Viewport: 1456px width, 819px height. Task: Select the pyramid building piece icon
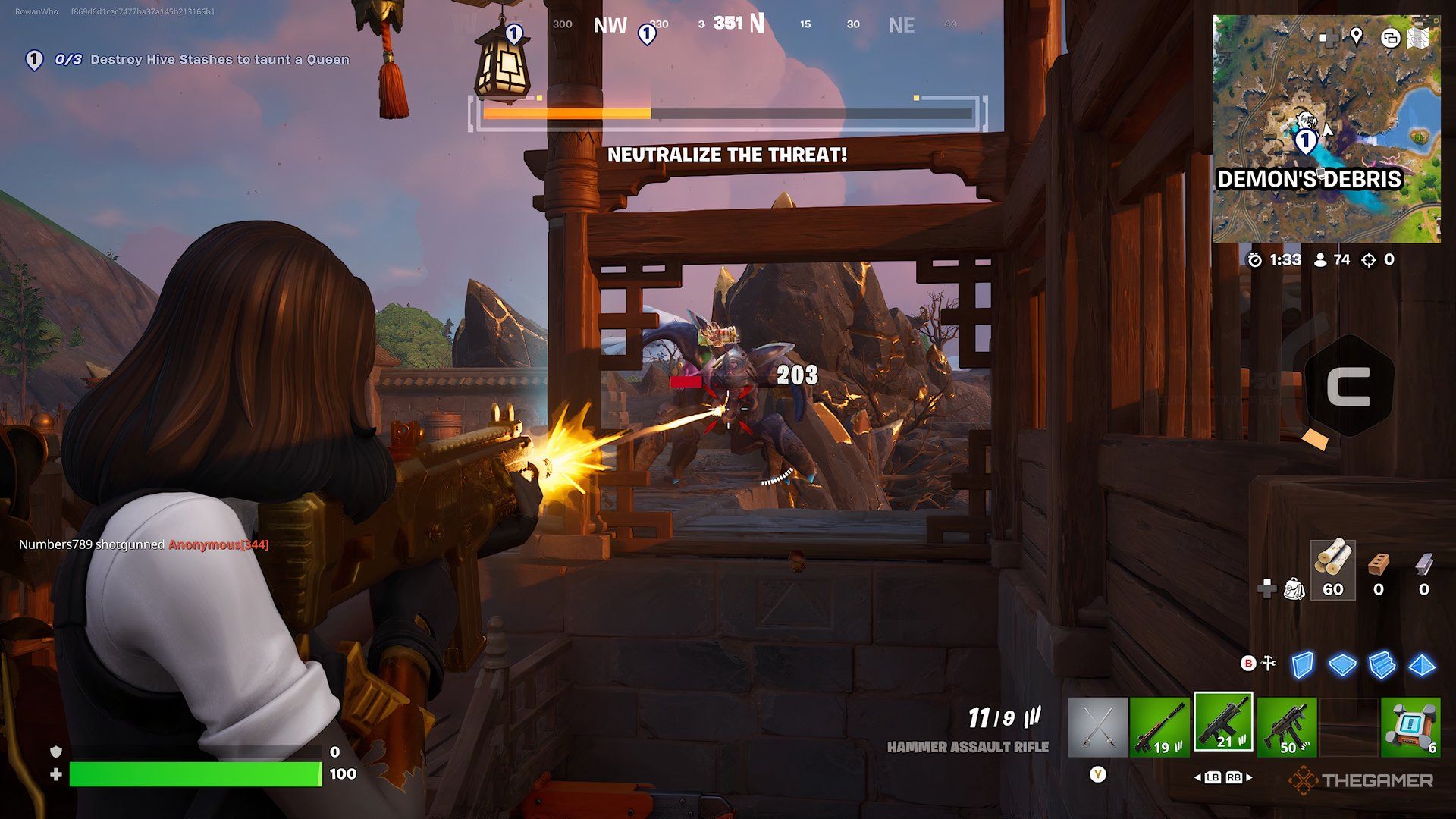[1421, 664]
